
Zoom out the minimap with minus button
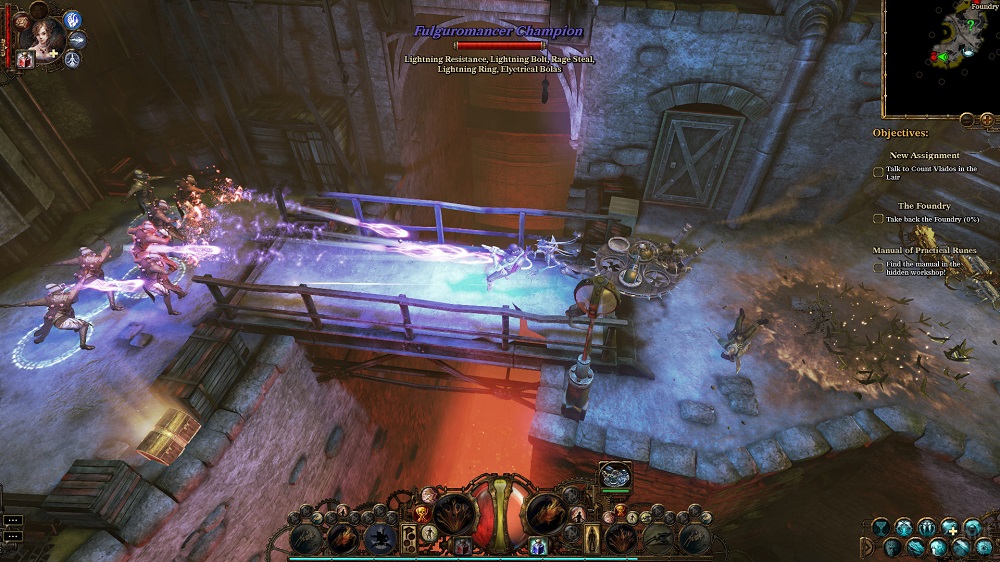967,120
